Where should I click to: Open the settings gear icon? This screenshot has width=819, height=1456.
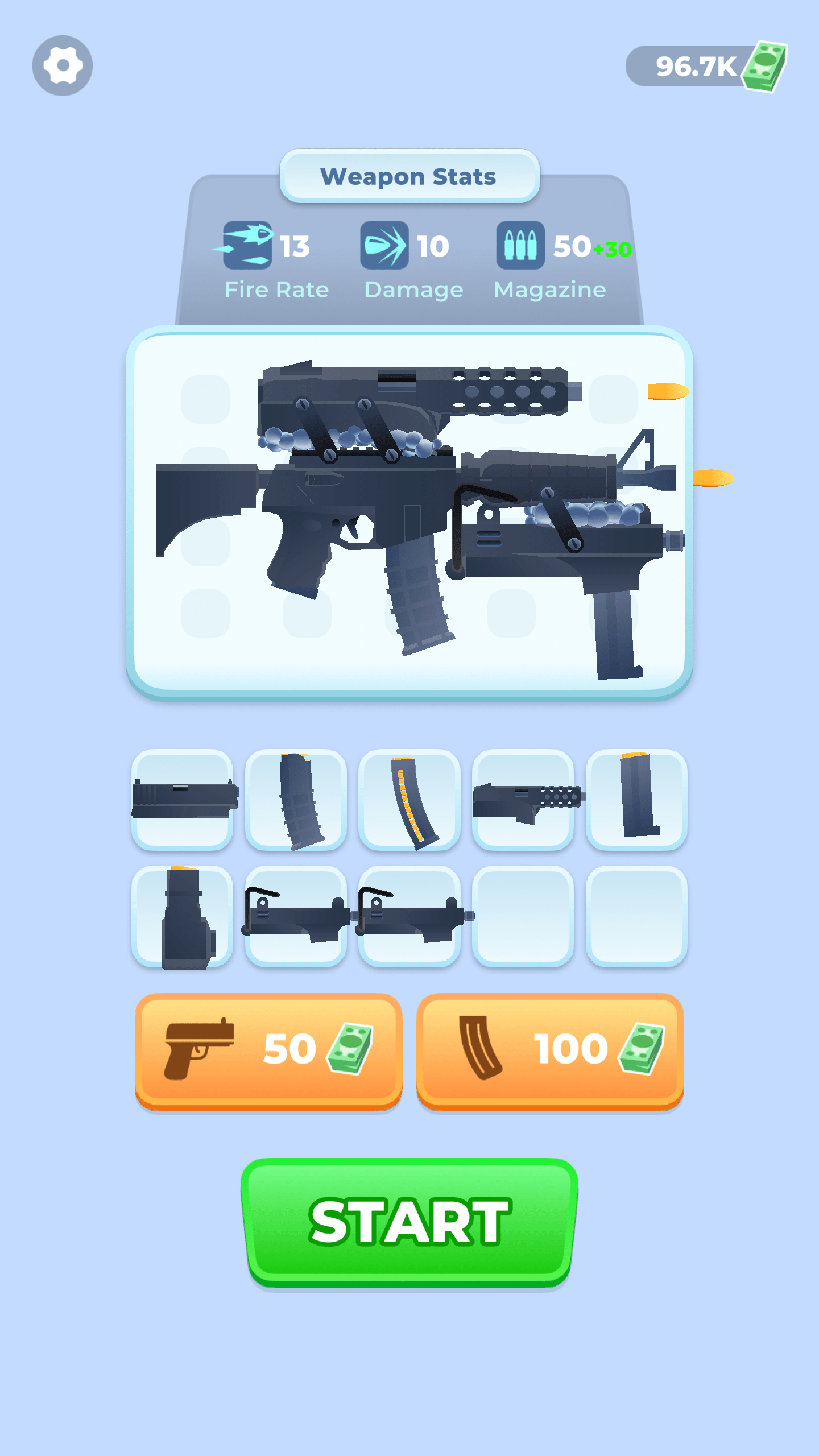(64, 65)
